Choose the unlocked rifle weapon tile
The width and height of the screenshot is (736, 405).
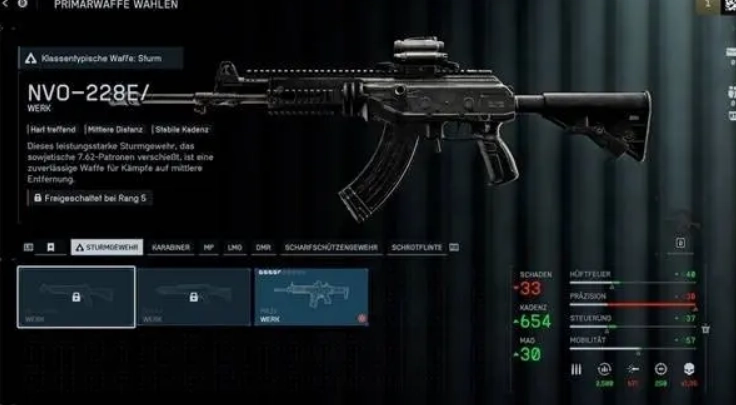pos(310,297)
